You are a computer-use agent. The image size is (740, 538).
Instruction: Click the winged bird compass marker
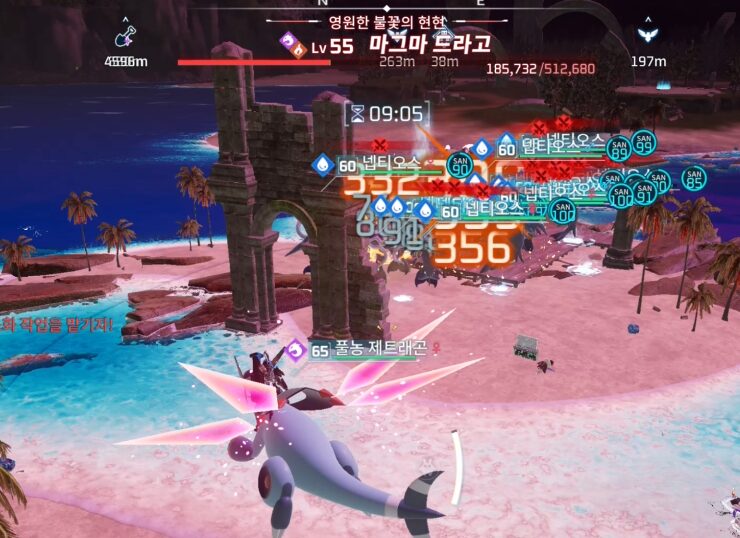click(648, 37)
